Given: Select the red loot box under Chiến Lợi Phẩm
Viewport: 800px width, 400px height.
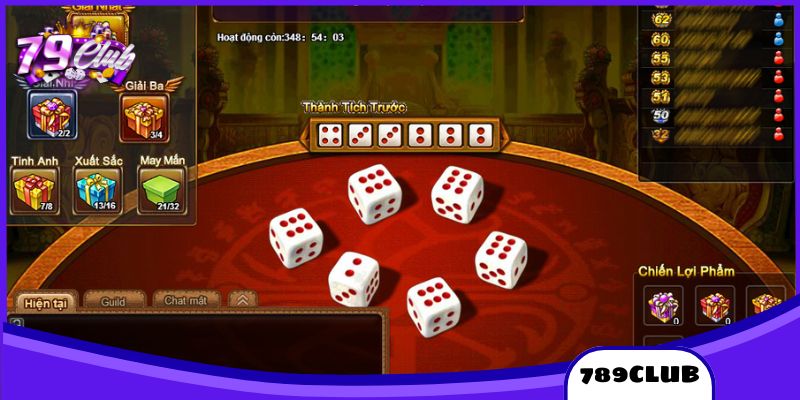Looking at the screenshot, I should coord(715,305).
